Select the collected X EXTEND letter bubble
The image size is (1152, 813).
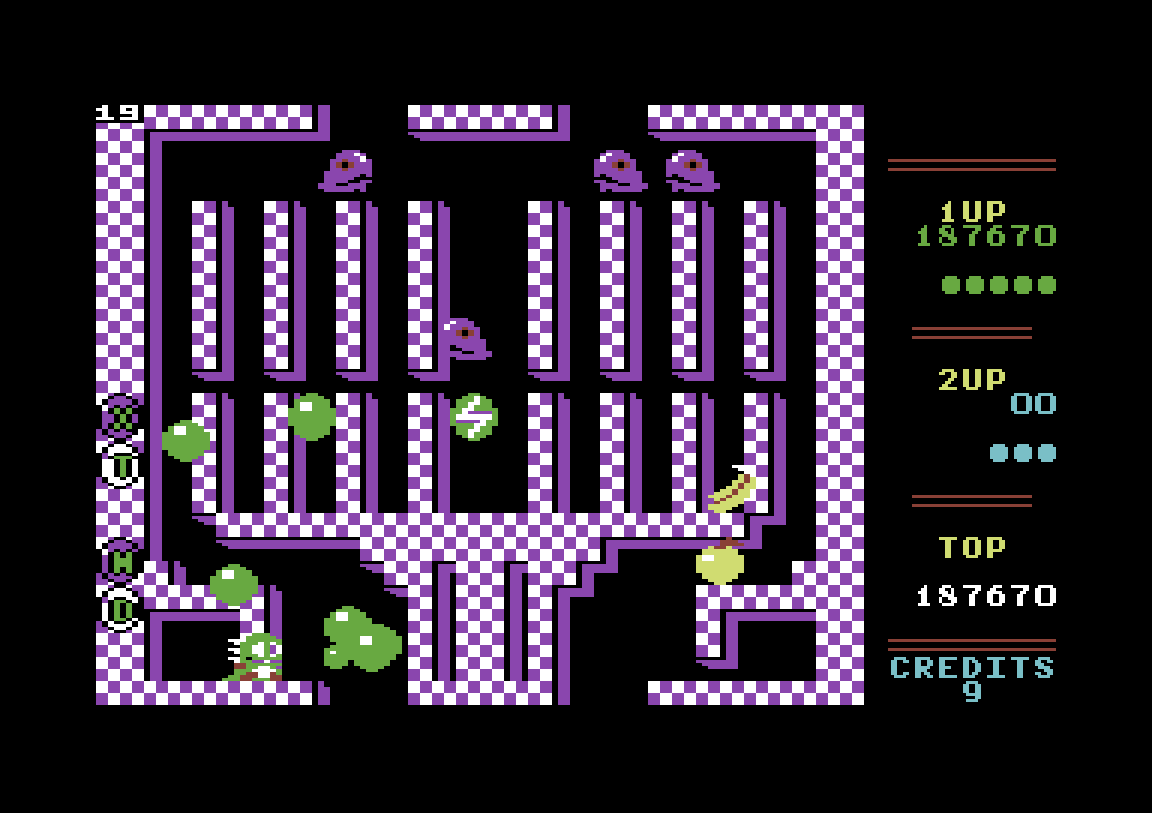click(121, 415)
